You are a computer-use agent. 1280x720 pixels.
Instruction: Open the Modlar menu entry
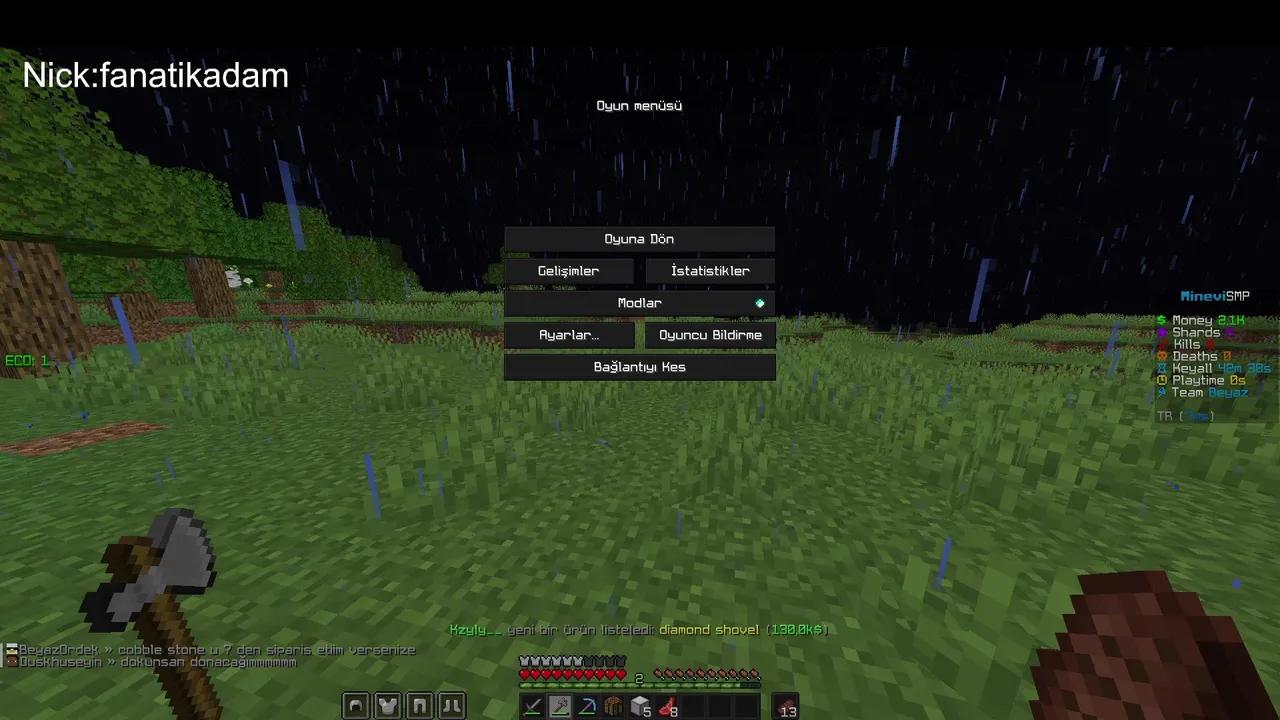[639, 303]
